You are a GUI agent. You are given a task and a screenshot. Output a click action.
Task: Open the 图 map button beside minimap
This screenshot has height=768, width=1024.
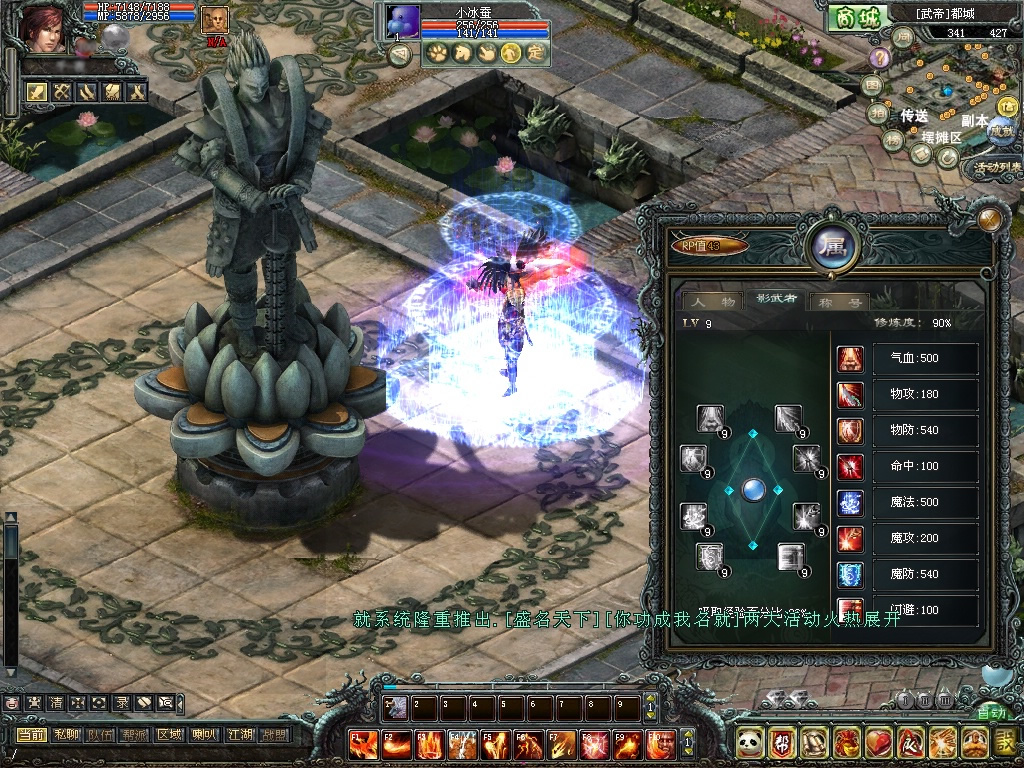click(x=872, y=85)
